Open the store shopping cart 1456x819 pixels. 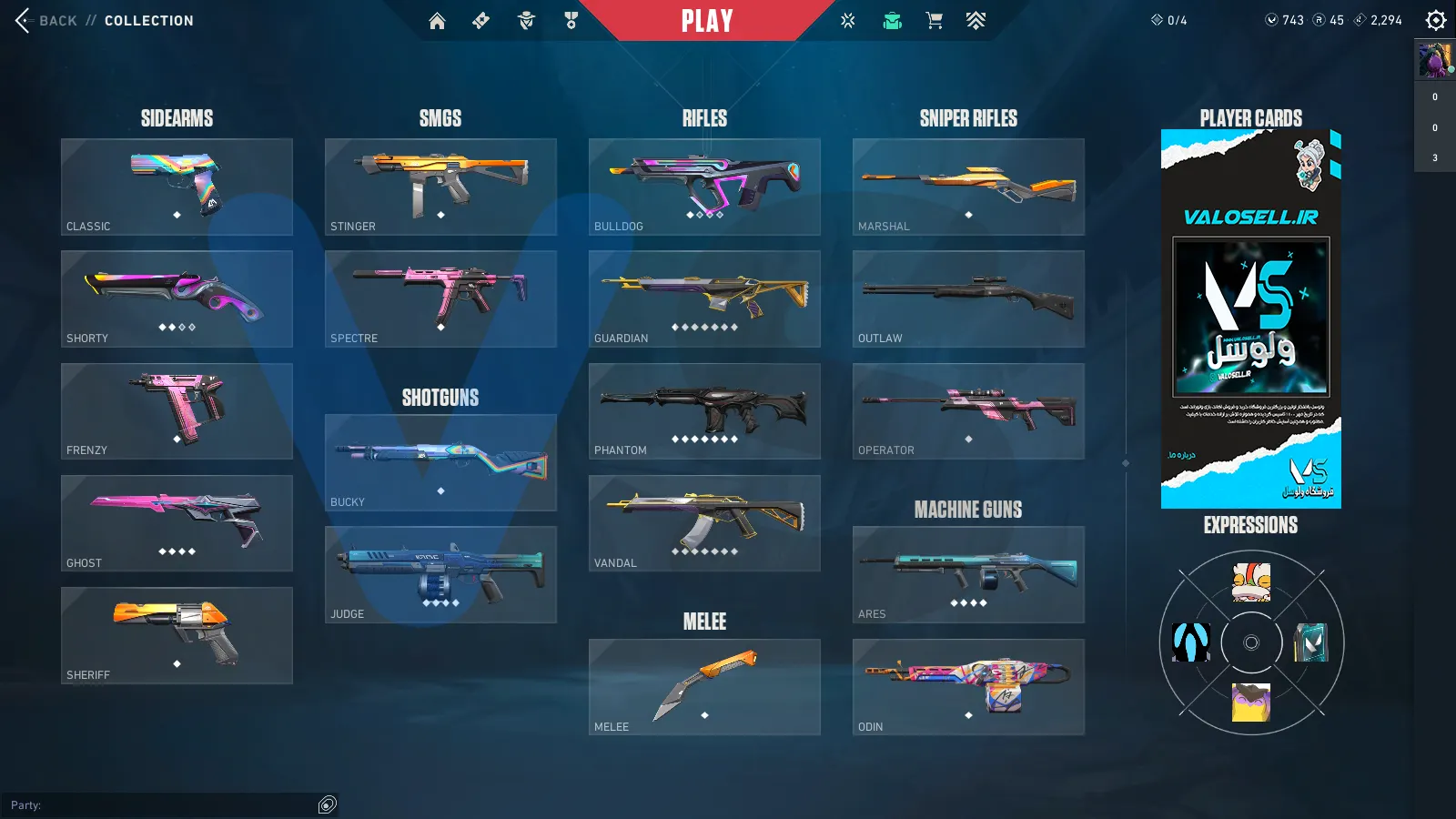coord(934,21)
